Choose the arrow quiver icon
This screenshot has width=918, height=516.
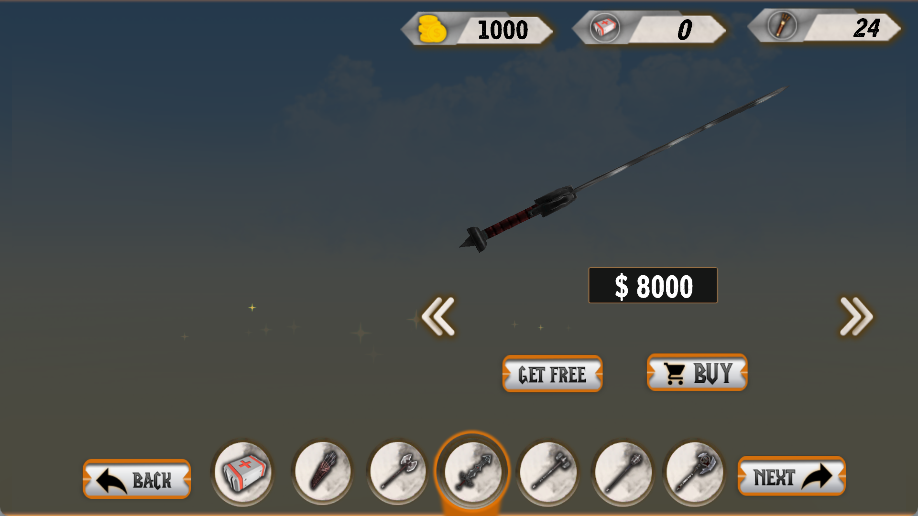[322, 472]
